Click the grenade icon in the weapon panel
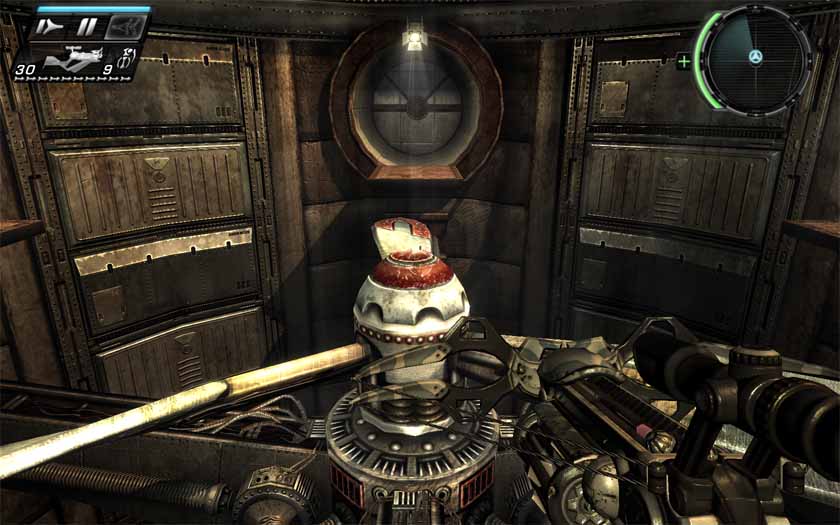 tap(128, 58)
